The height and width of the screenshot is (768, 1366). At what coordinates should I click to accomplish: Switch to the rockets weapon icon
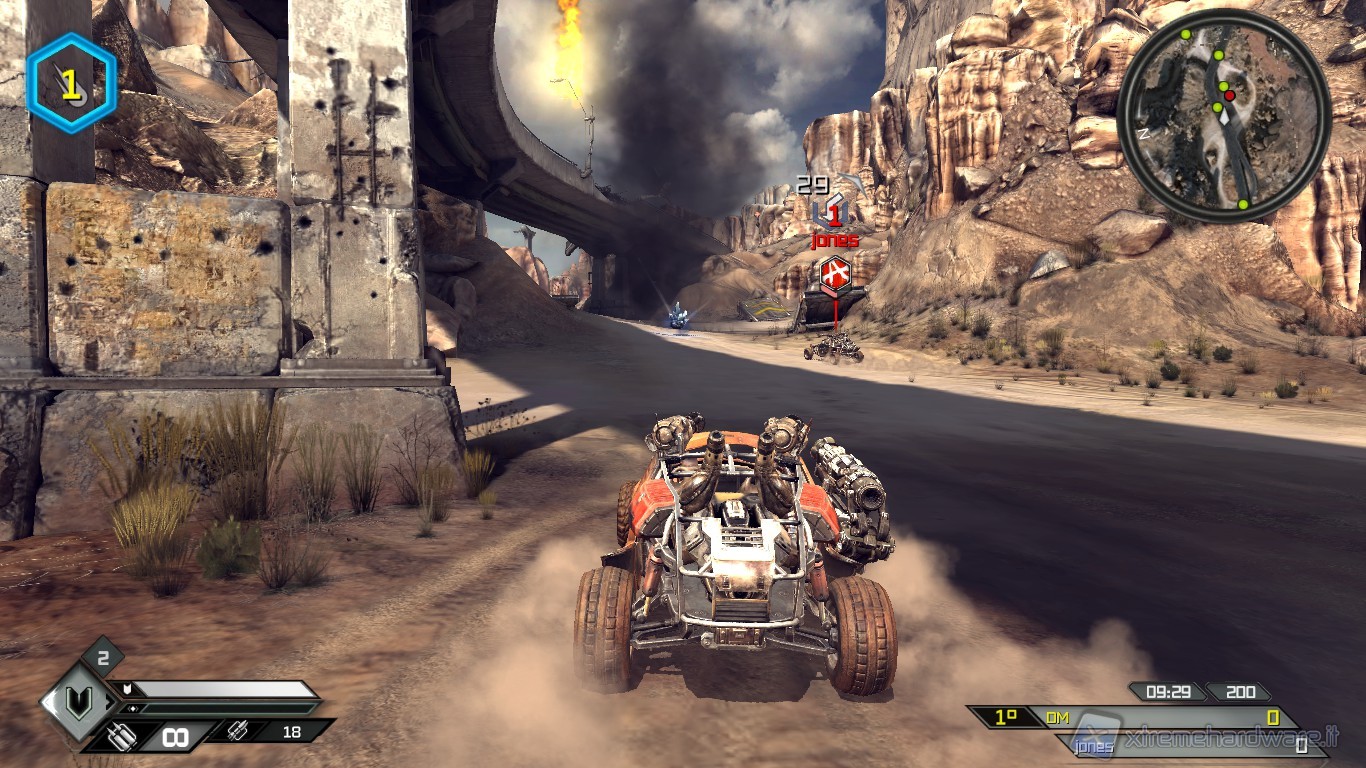tap(239, 732)
